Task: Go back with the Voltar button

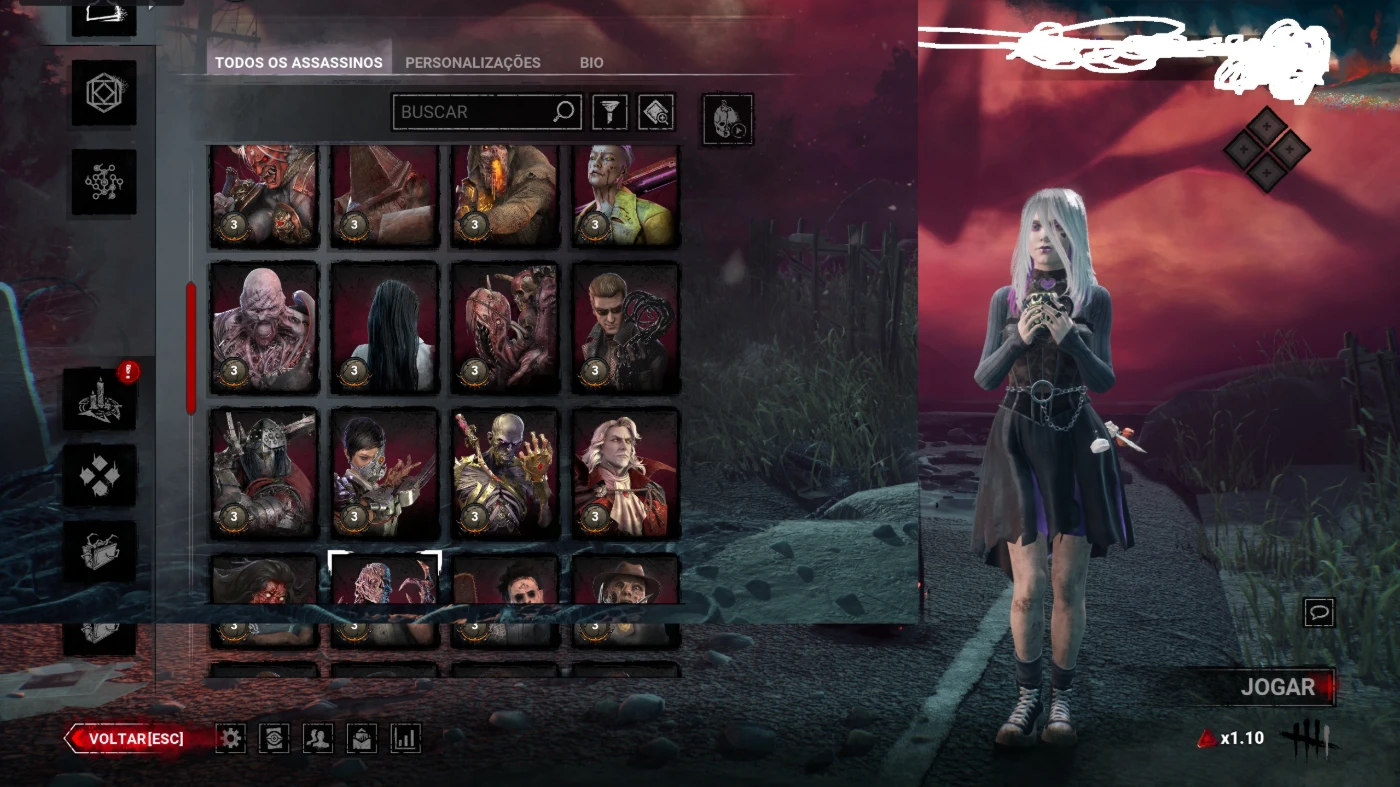Action: click(136, 739)
